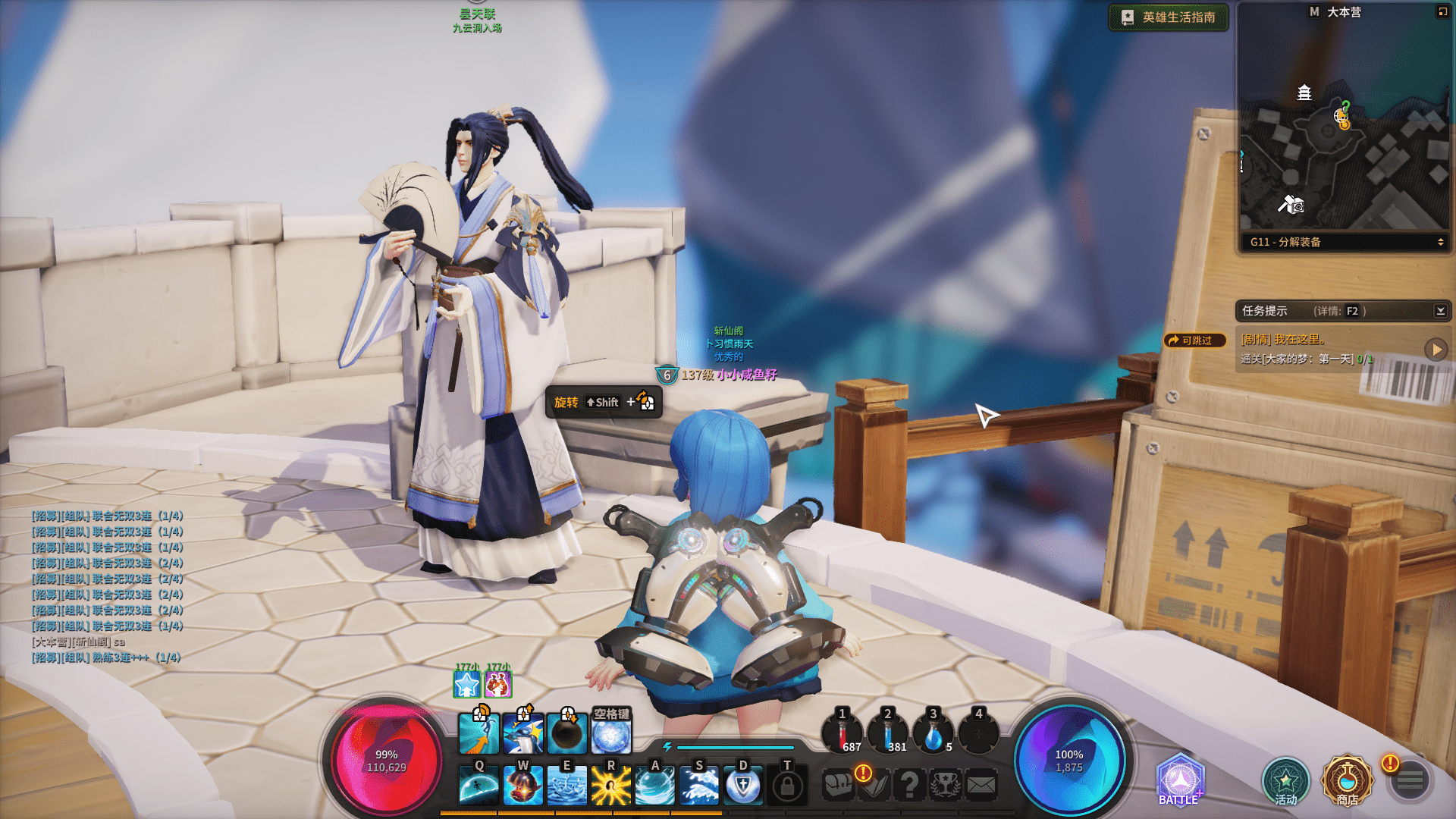Open the main hamburger menu
Viewport: 1456px width, 819px height.
coord(1410,780)
